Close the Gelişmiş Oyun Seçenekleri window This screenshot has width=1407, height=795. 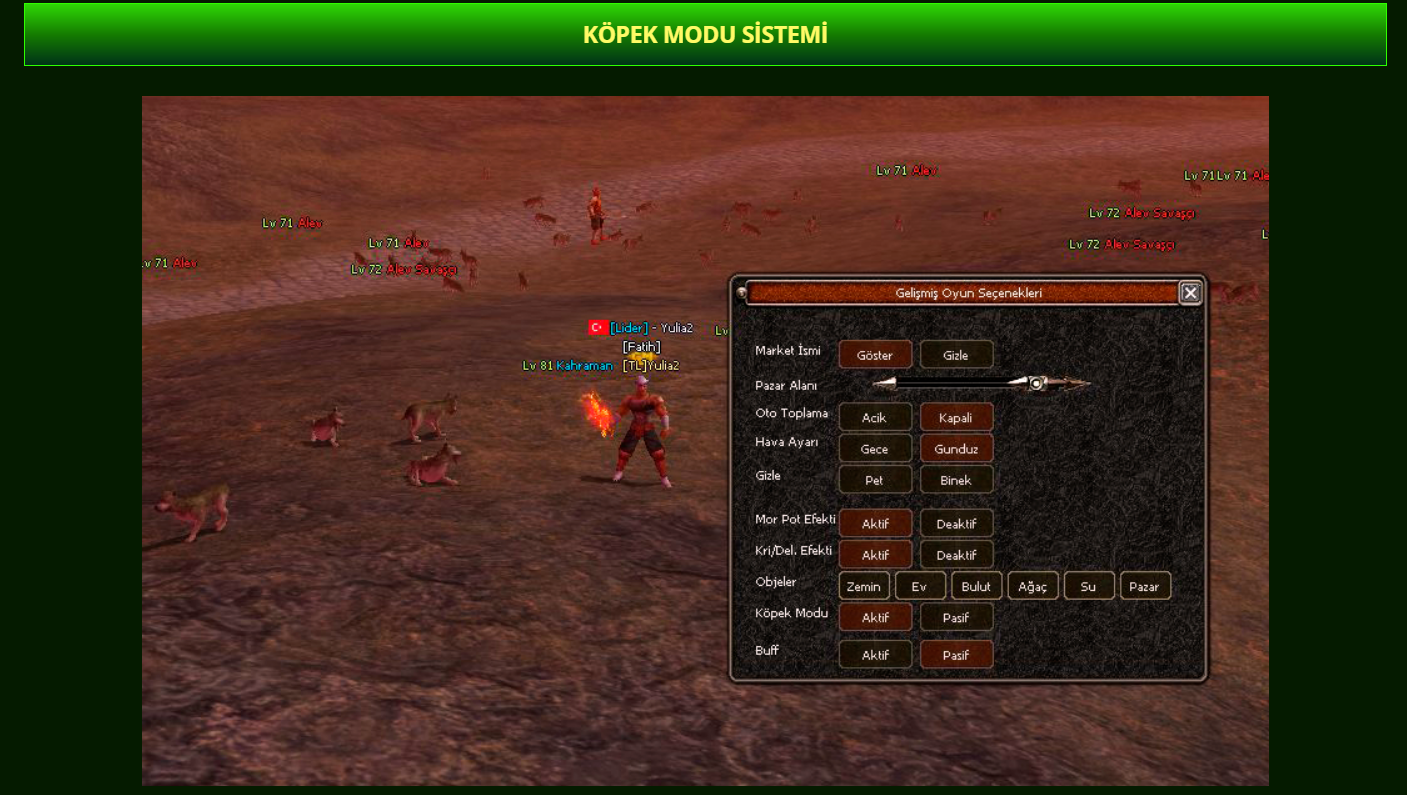pyautogui.click(x=1190, y=293)
